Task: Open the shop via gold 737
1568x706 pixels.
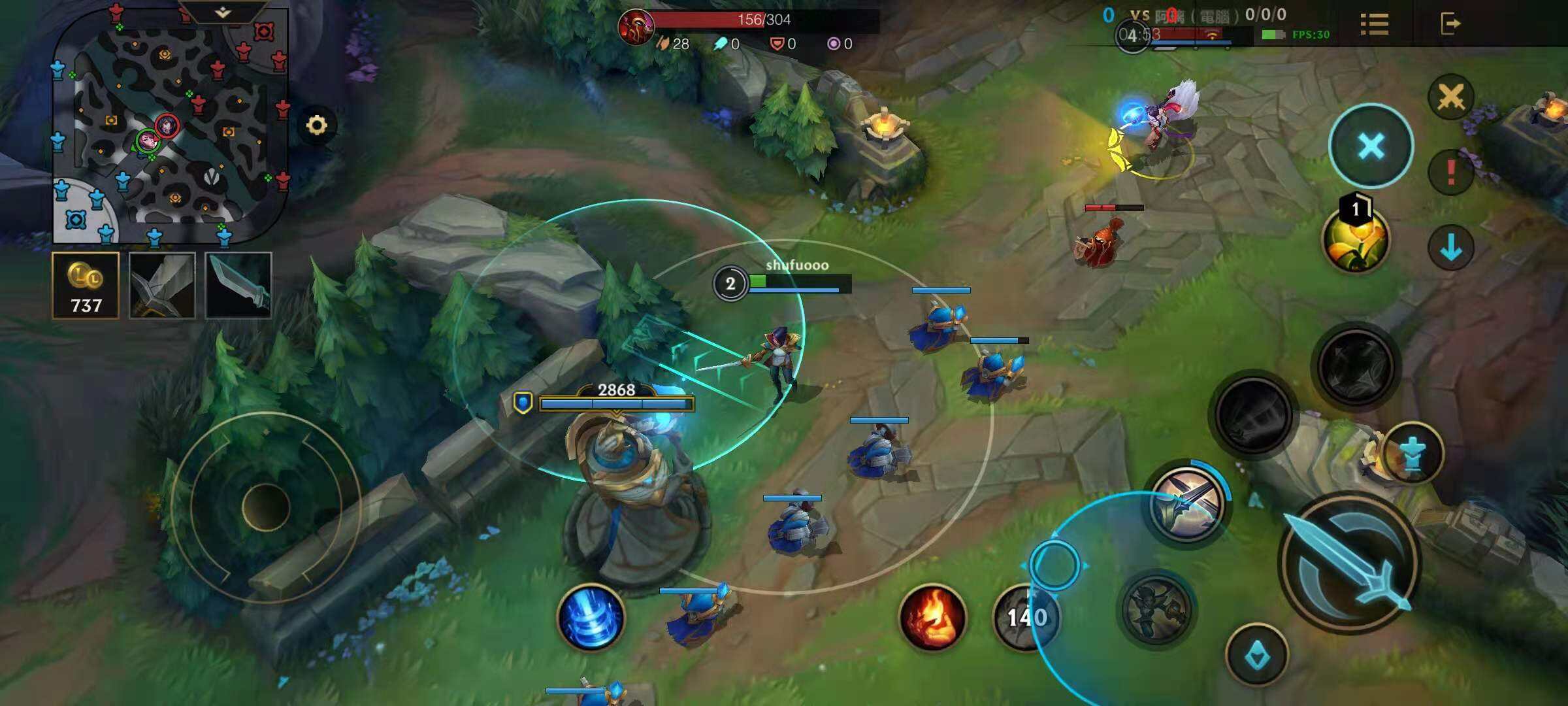Action: point(86,286)
